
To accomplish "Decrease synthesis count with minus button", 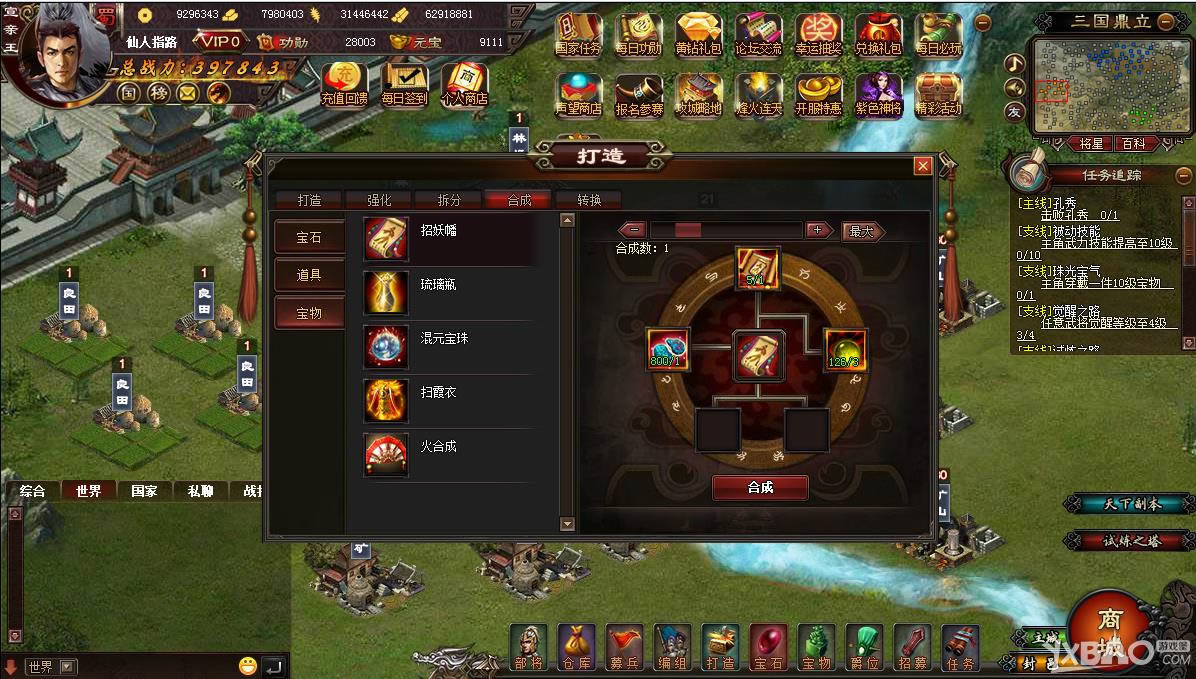I will (x=633, y=230).
